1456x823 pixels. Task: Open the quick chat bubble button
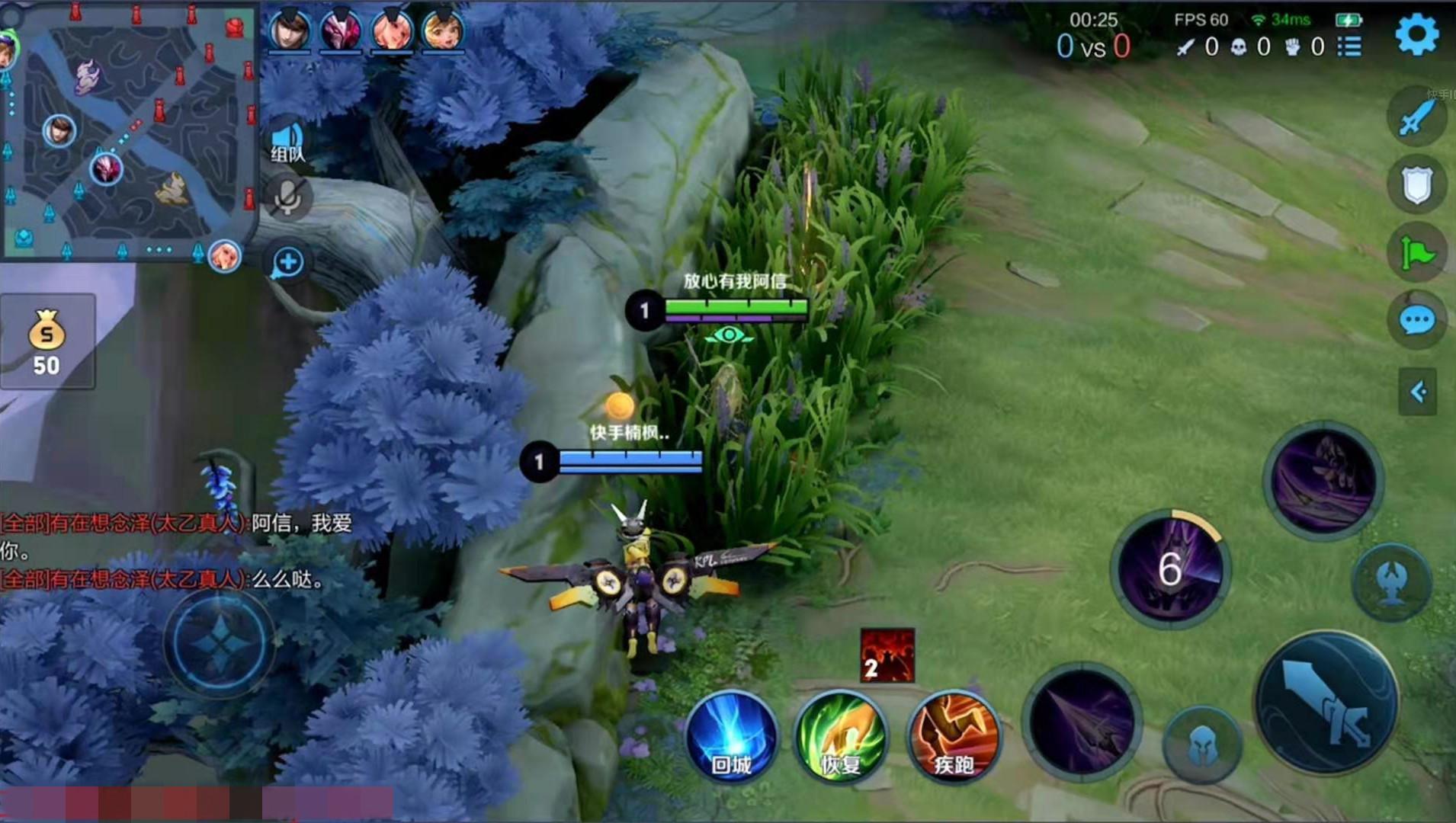pyautogui.click(x=1417, y=321)
